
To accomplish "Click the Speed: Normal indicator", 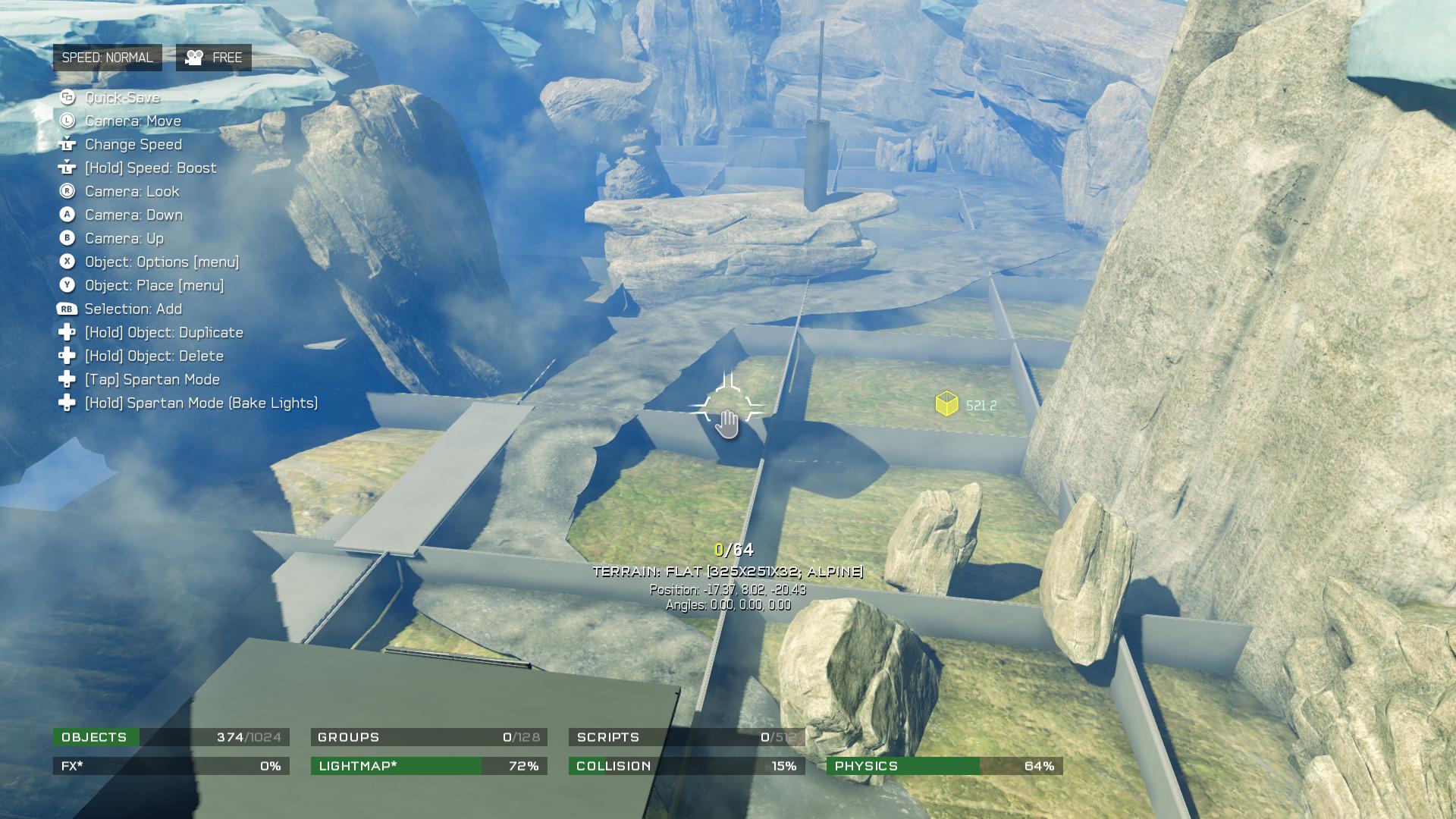I will pyautogui.click(x=107, y=58).
